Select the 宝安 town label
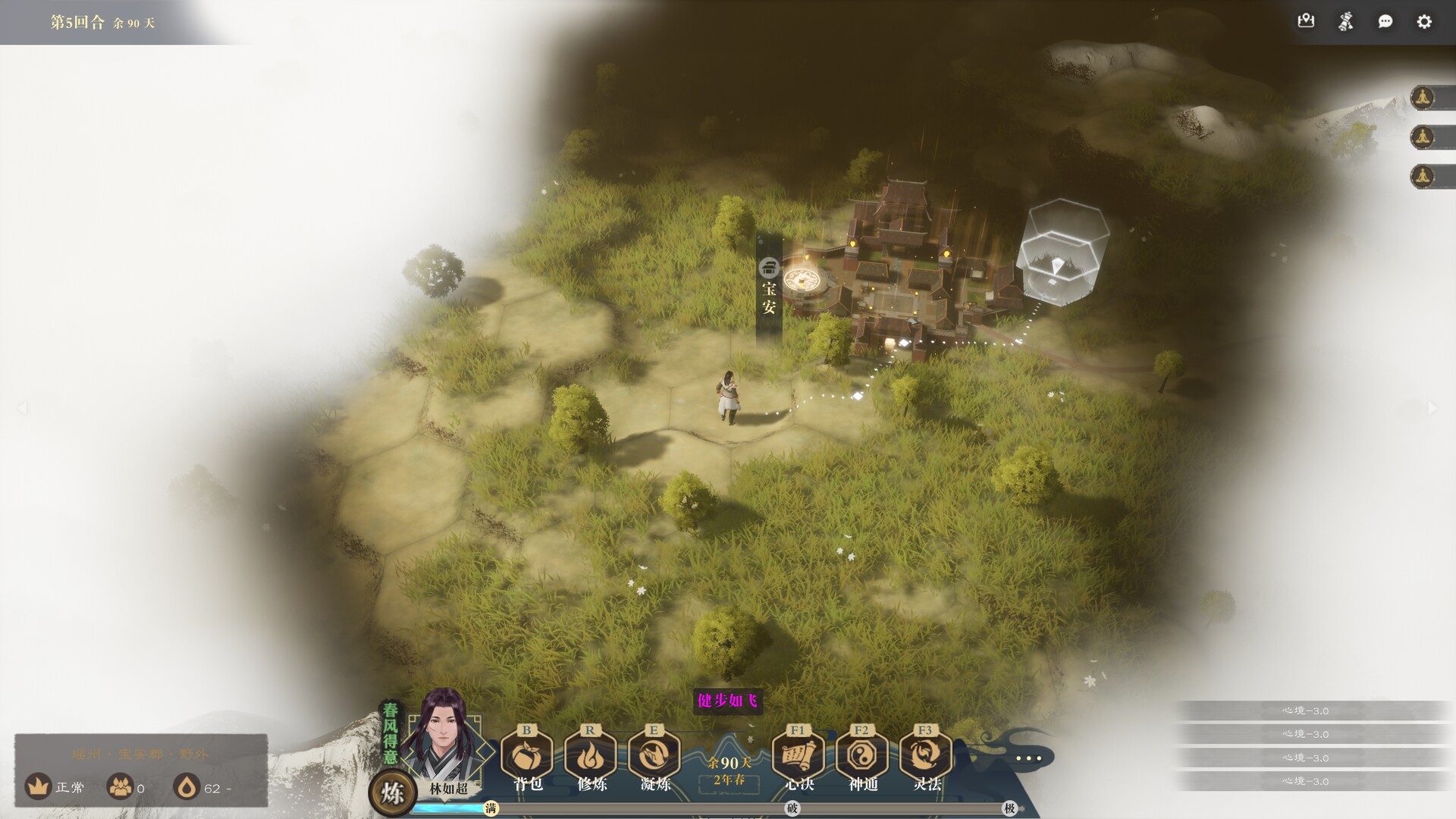 (x=769, y=289)
